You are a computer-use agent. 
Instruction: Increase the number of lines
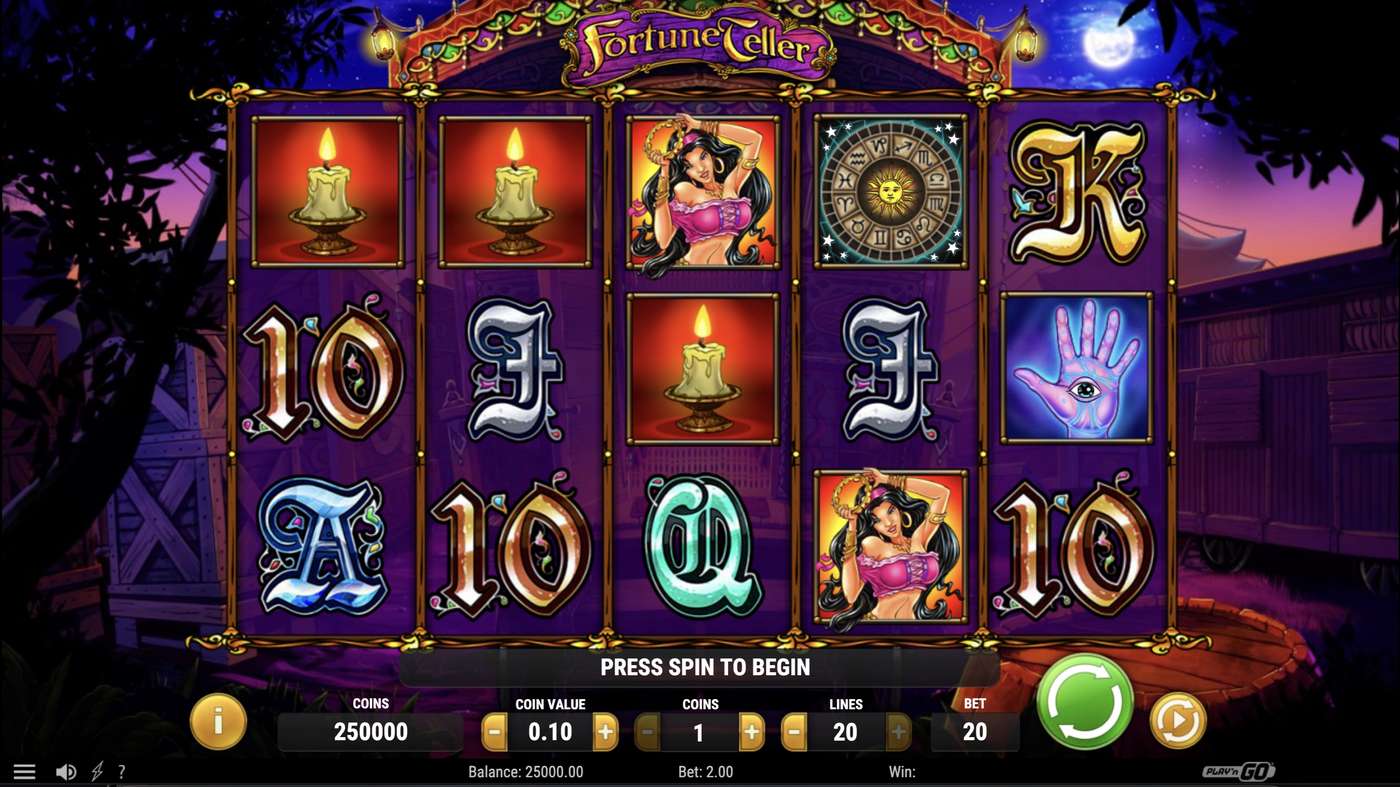899,732
